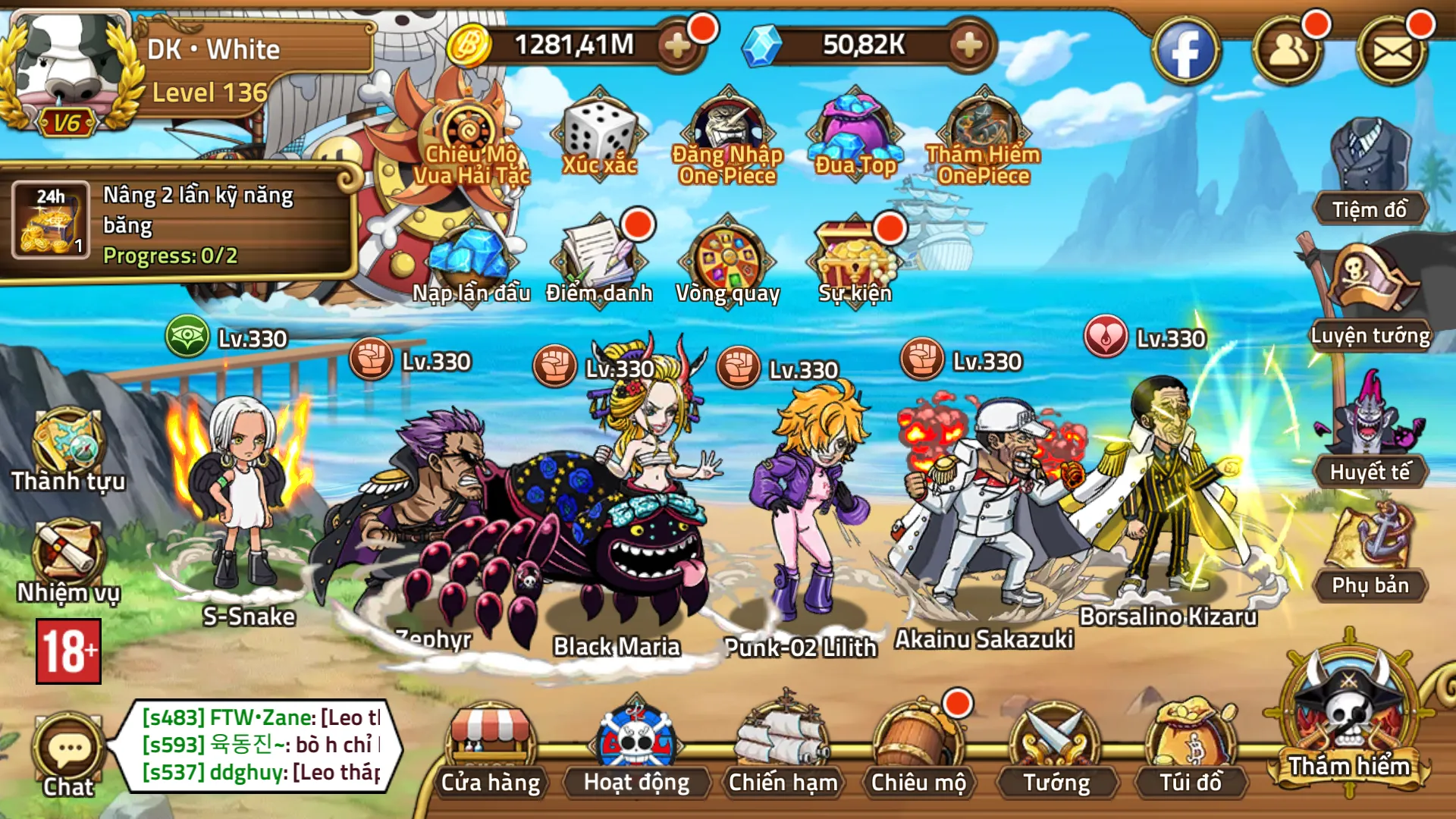Viewport: 1456px width, 819px height.
Task: Open the friends list icon
Action: click(1288, 52)
